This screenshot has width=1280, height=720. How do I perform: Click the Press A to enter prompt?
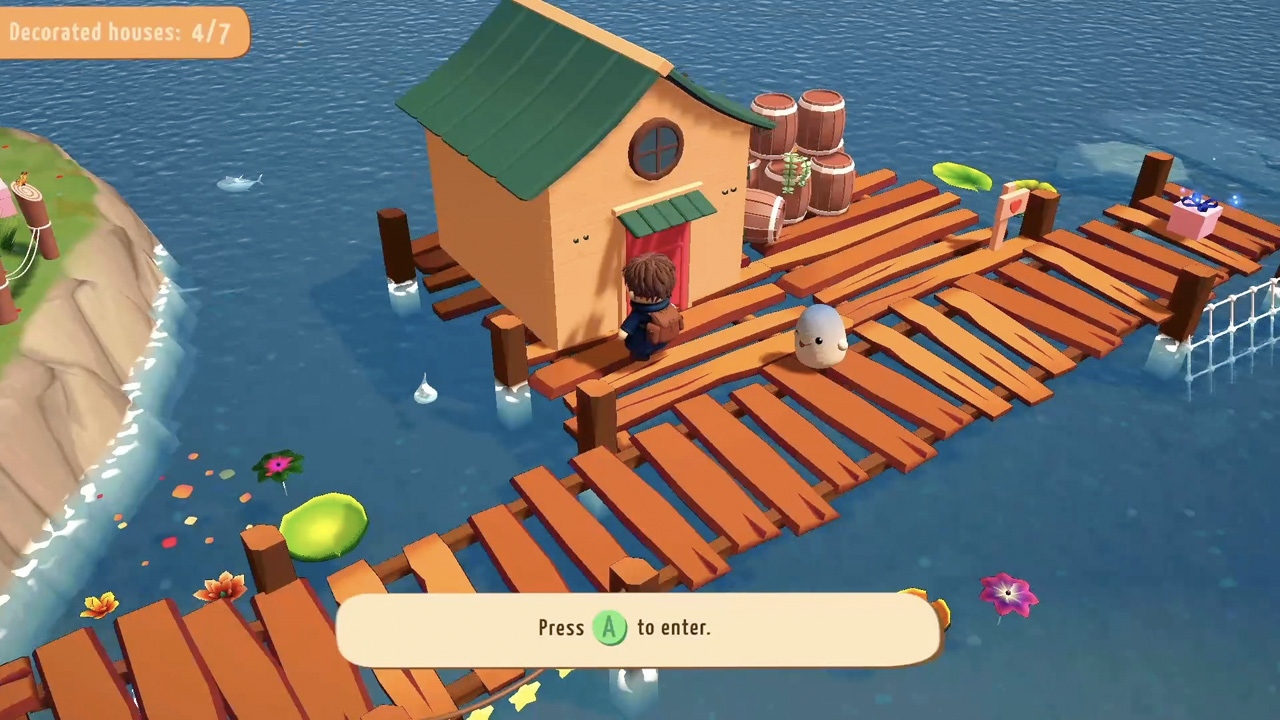click(640, 628)
